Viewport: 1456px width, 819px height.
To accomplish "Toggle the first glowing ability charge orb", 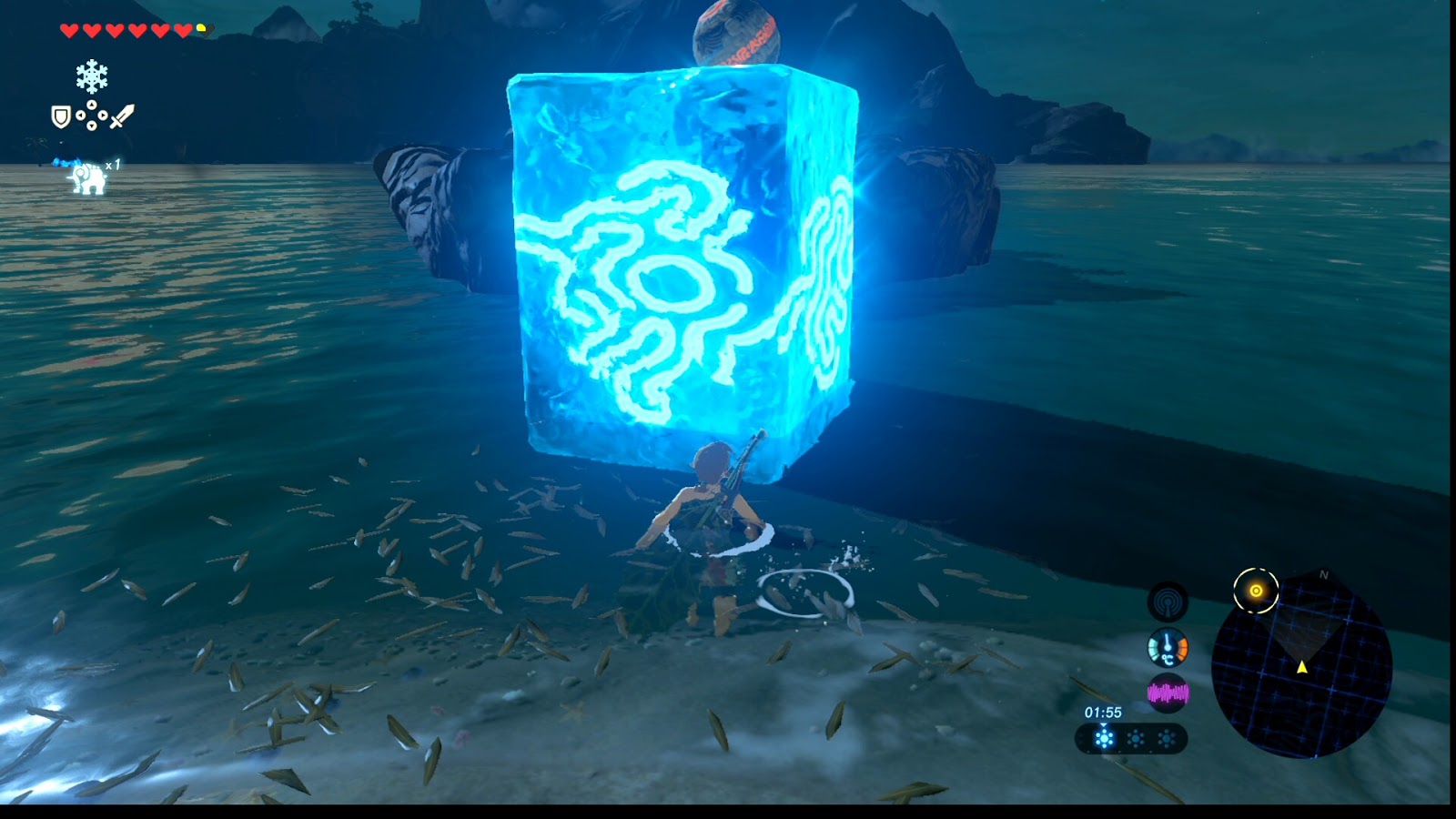I will tap(1104, 737).
